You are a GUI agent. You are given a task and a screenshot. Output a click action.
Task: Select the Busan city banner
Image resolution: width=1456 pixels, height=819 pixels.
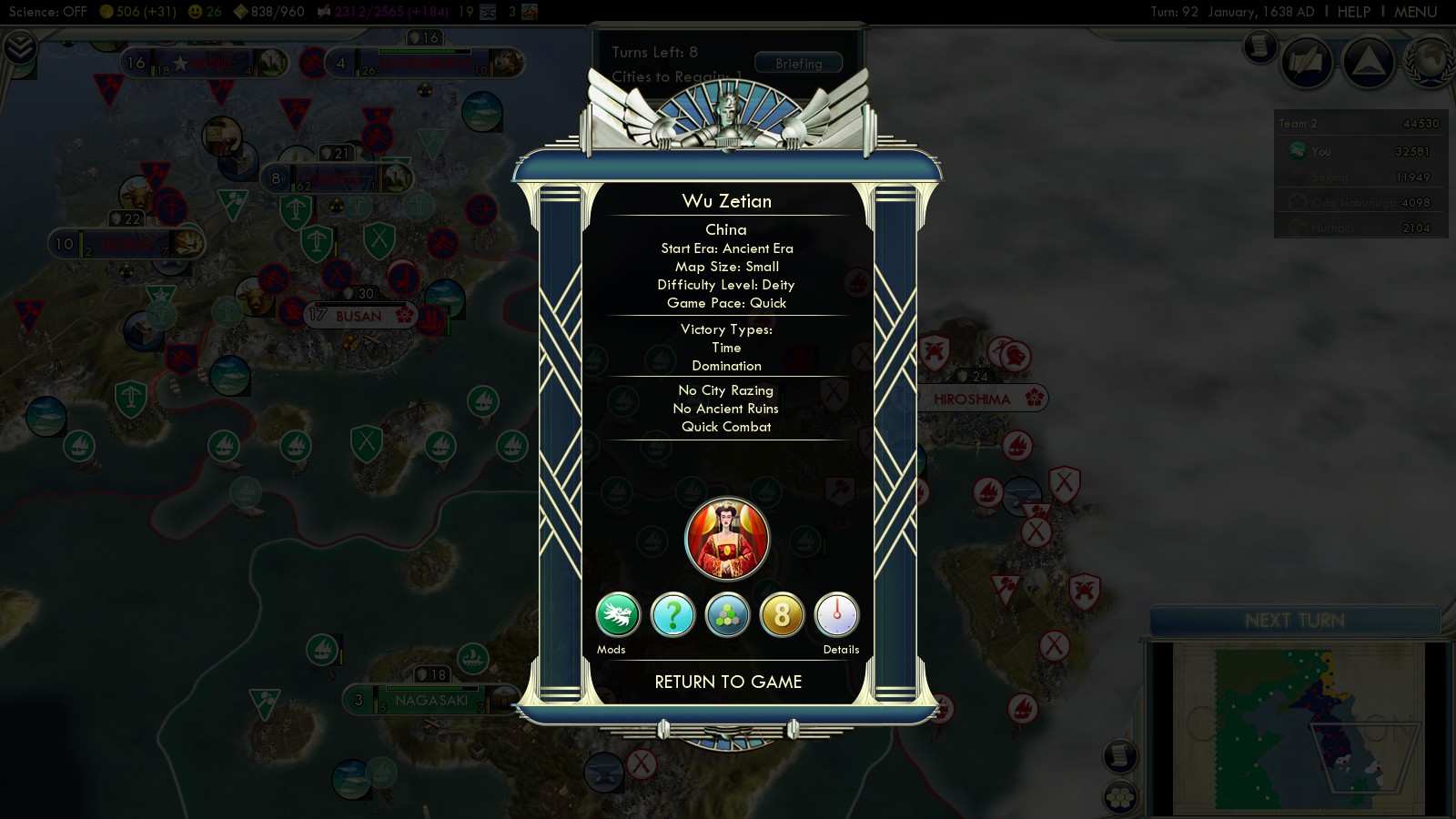(359, 316)
